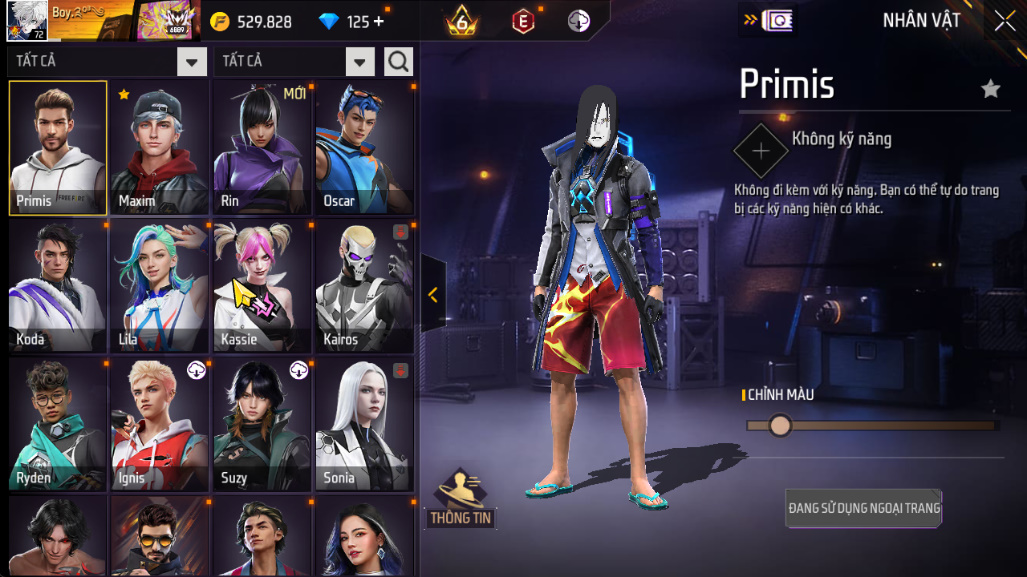Viewport: 1027px width, 577px height.
Task: Open the Thông Tin info panel
Action: point(462,499)
